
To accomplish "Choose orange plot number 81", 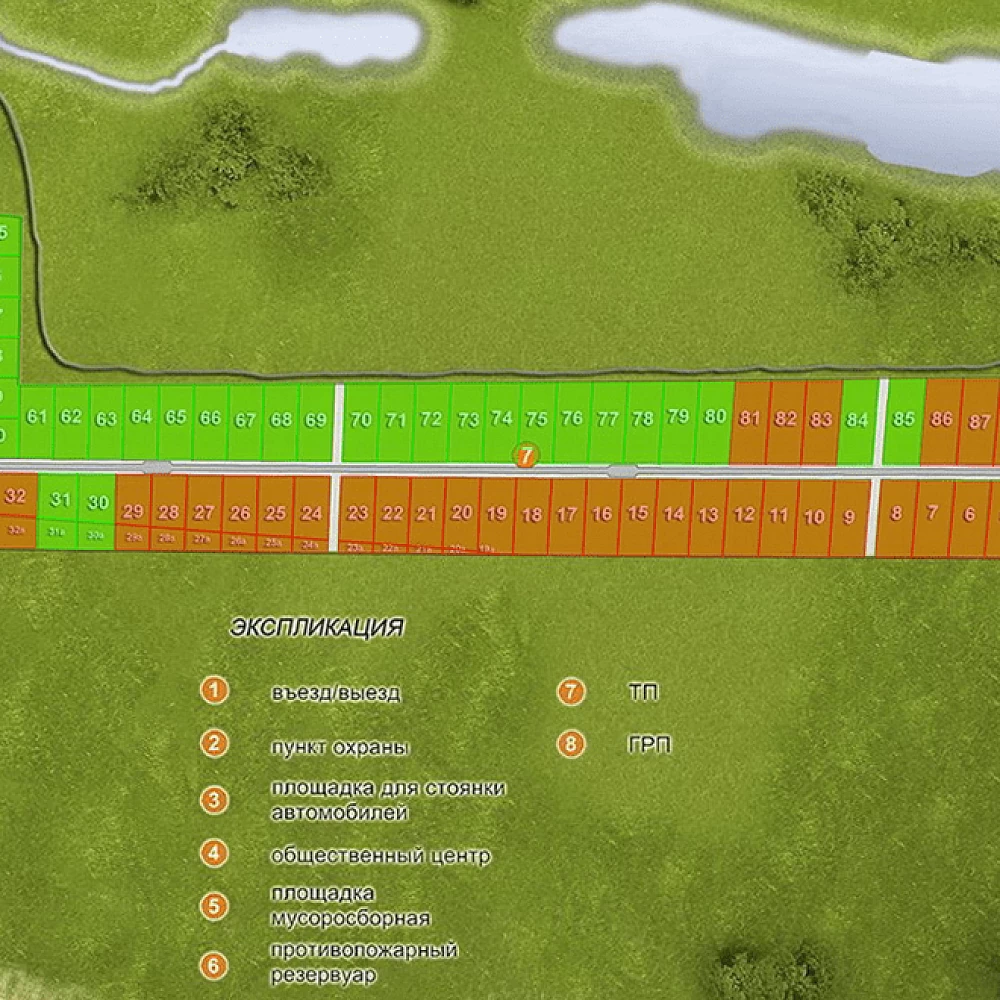I will tap(750, 420).
